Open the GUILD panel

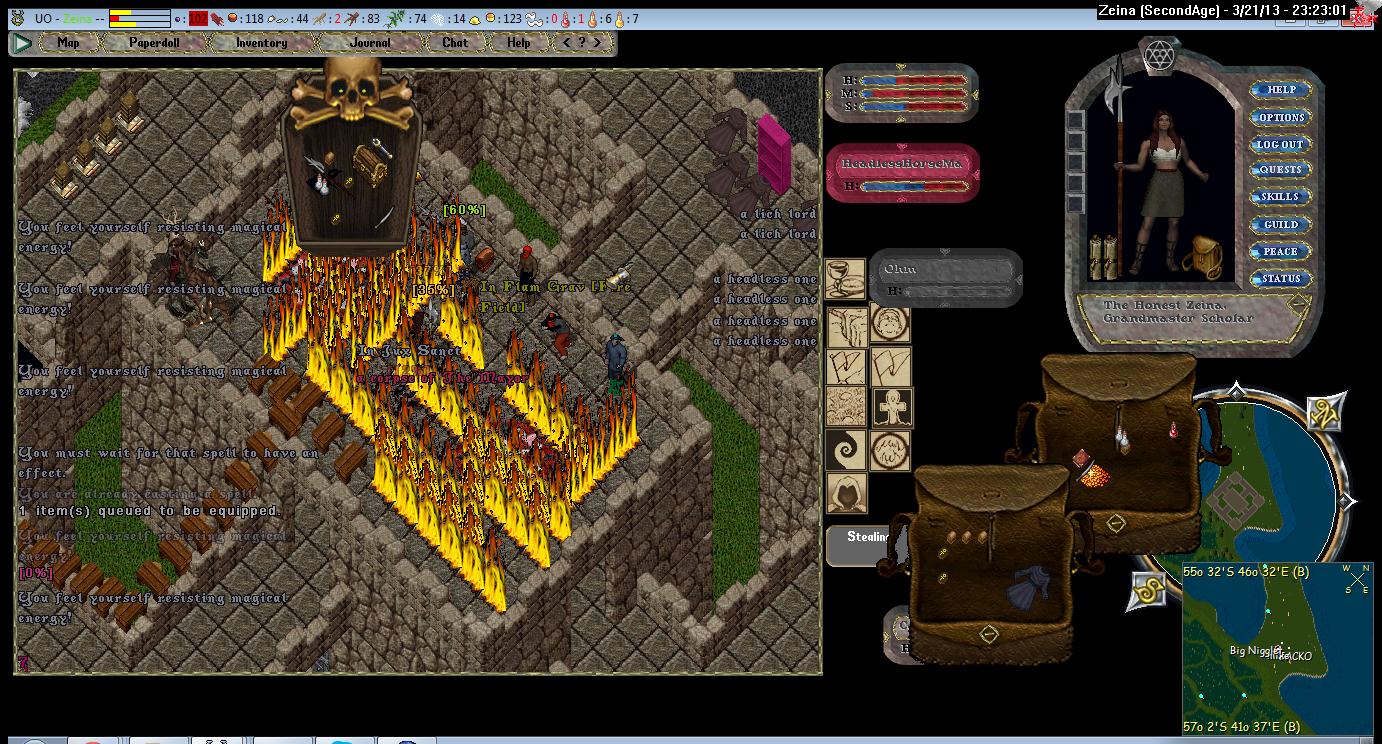tap(1280, 225)
